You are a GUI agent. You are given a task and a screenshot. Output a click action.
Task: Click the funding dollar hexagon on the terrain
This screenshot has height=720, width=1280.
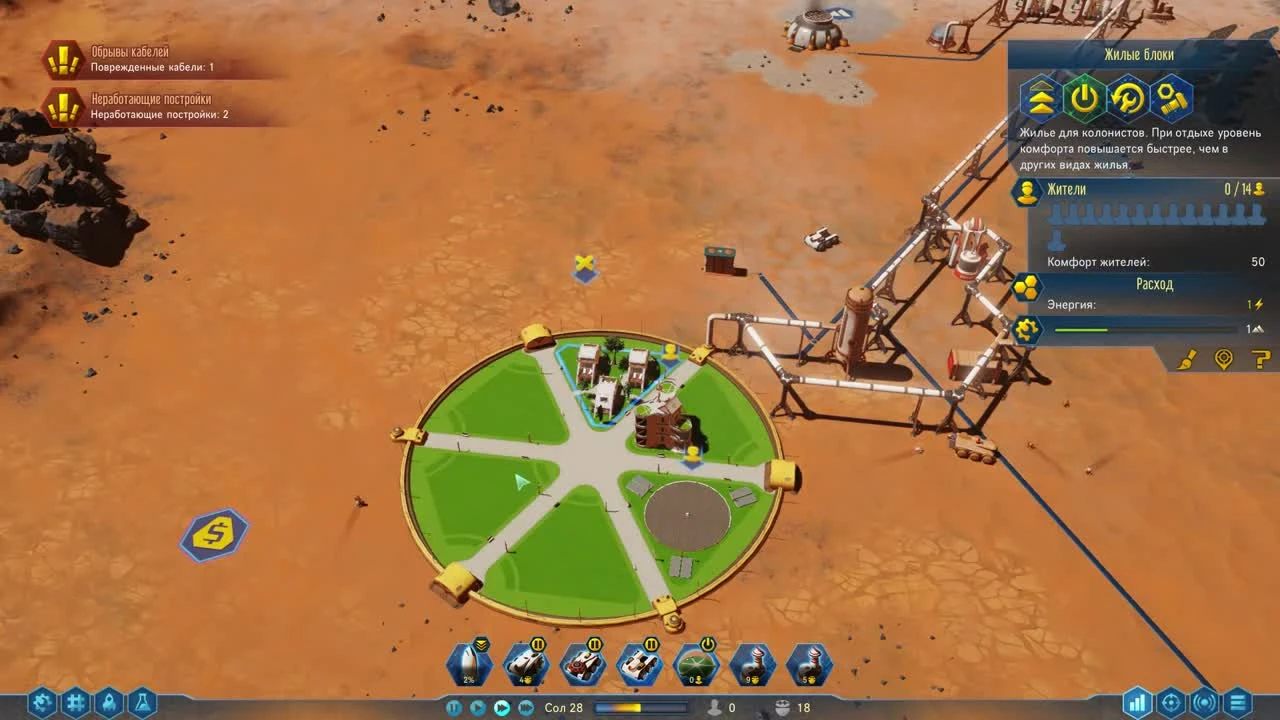pos(213,535)
